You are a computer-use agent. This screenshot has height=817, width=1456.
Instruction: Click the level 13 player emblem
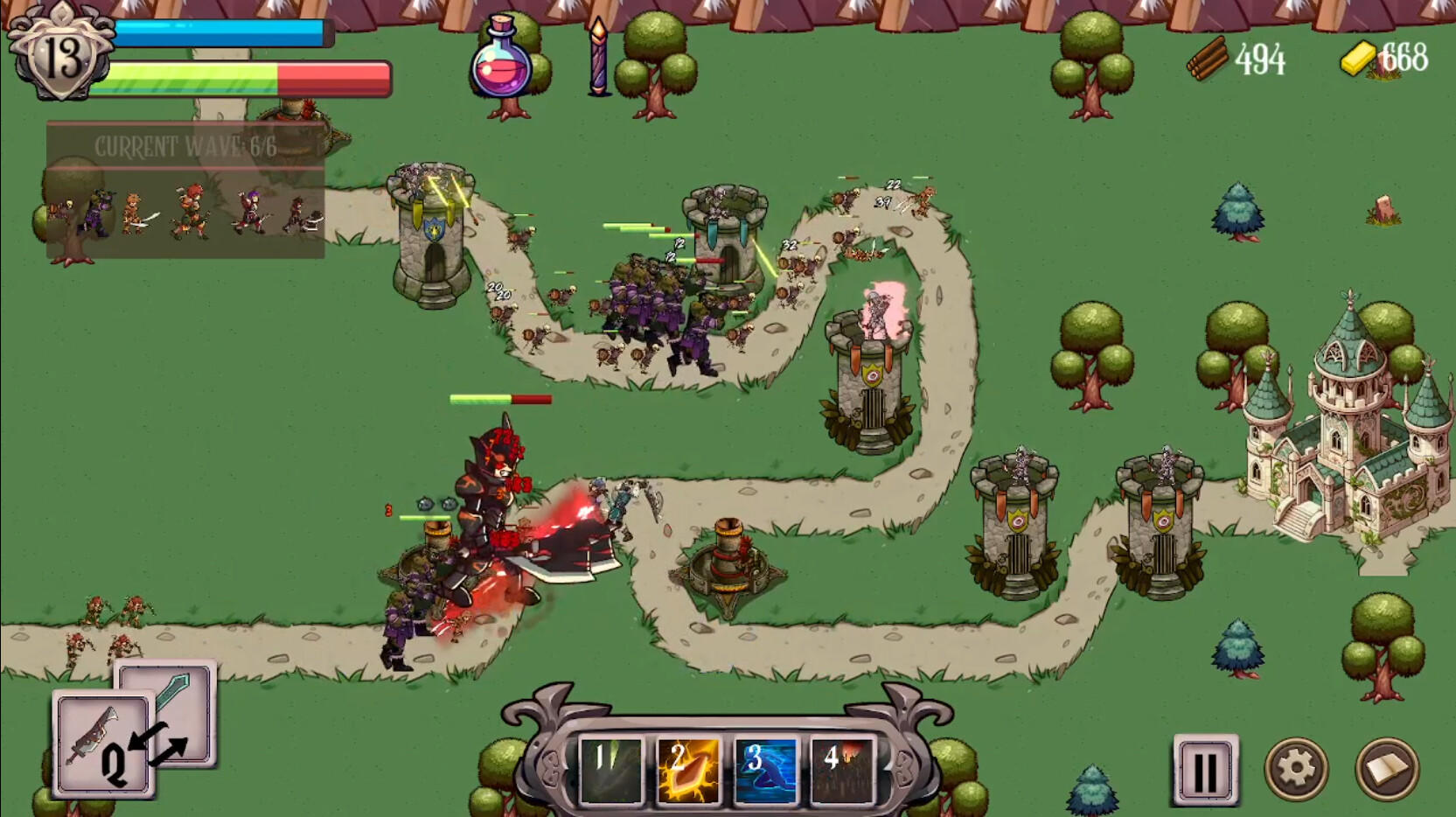63,54
